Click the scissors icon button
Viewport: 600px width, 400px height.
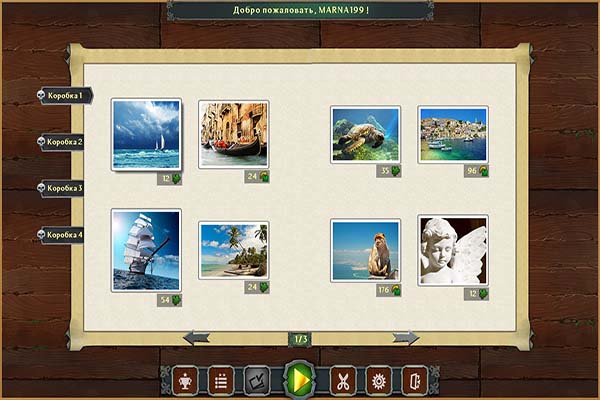342,380
